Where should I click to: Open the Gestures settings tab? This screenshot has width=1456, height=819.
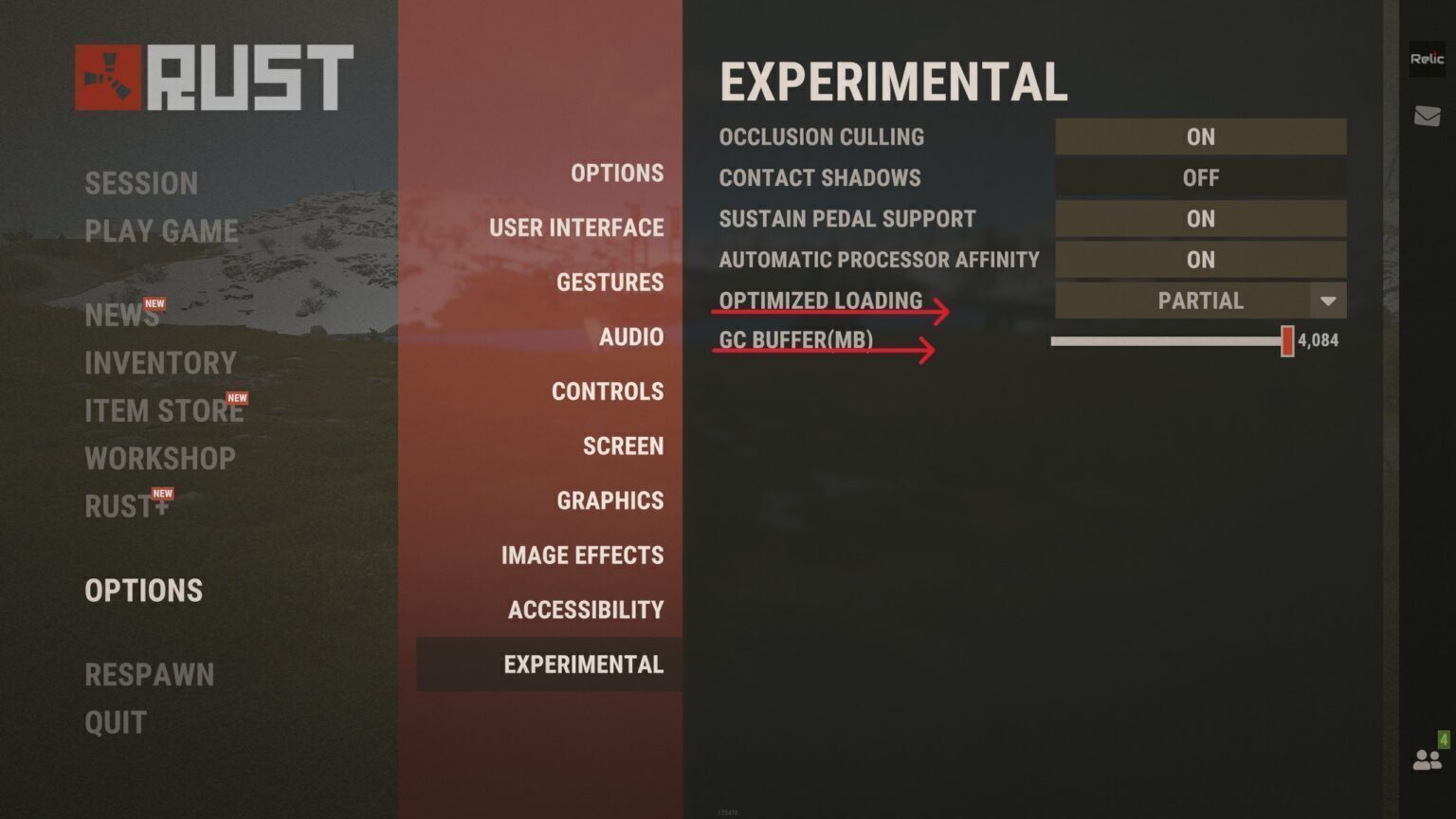[x=610, y=282]
